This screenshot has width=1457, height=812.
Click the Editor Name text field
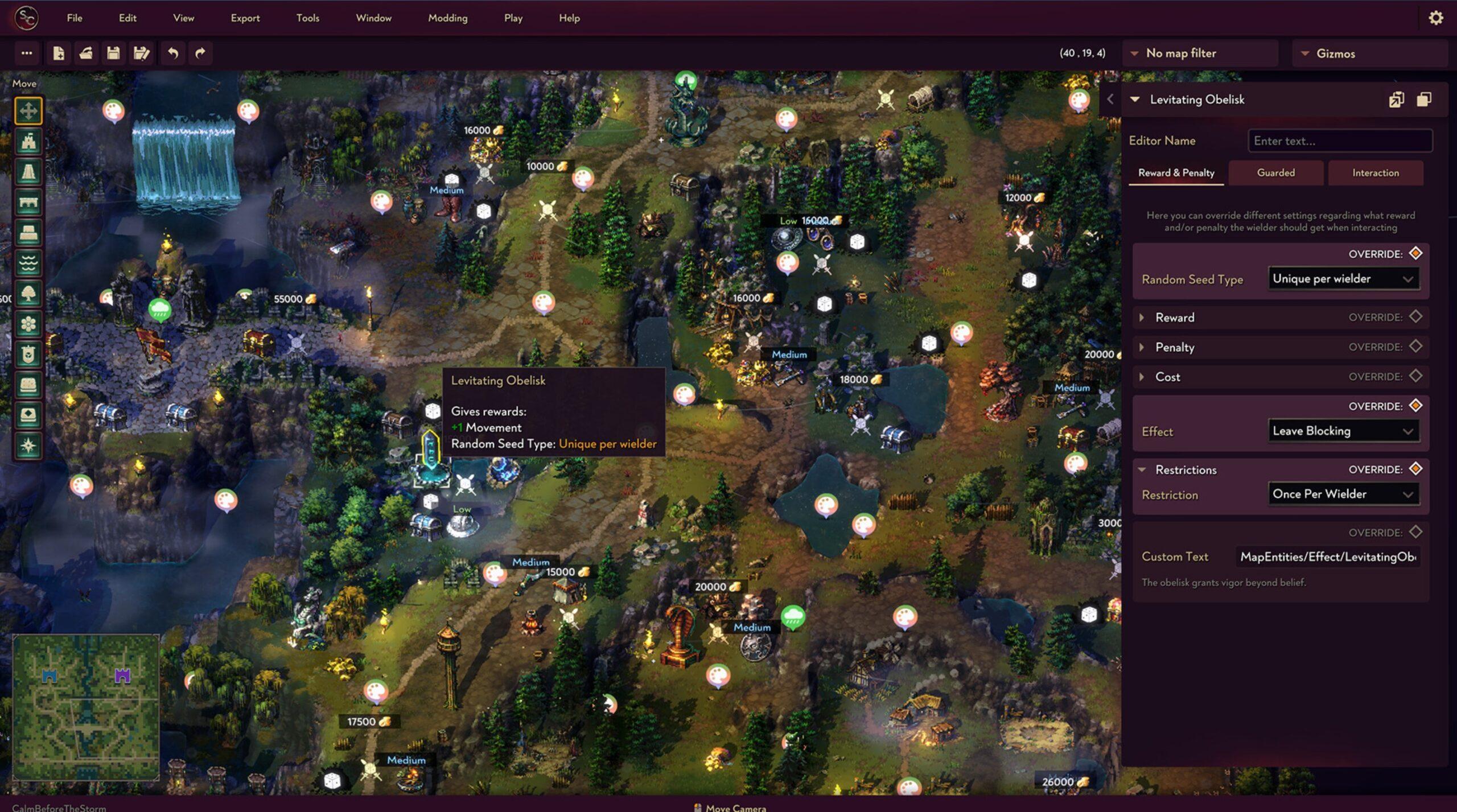(1340, 141)
